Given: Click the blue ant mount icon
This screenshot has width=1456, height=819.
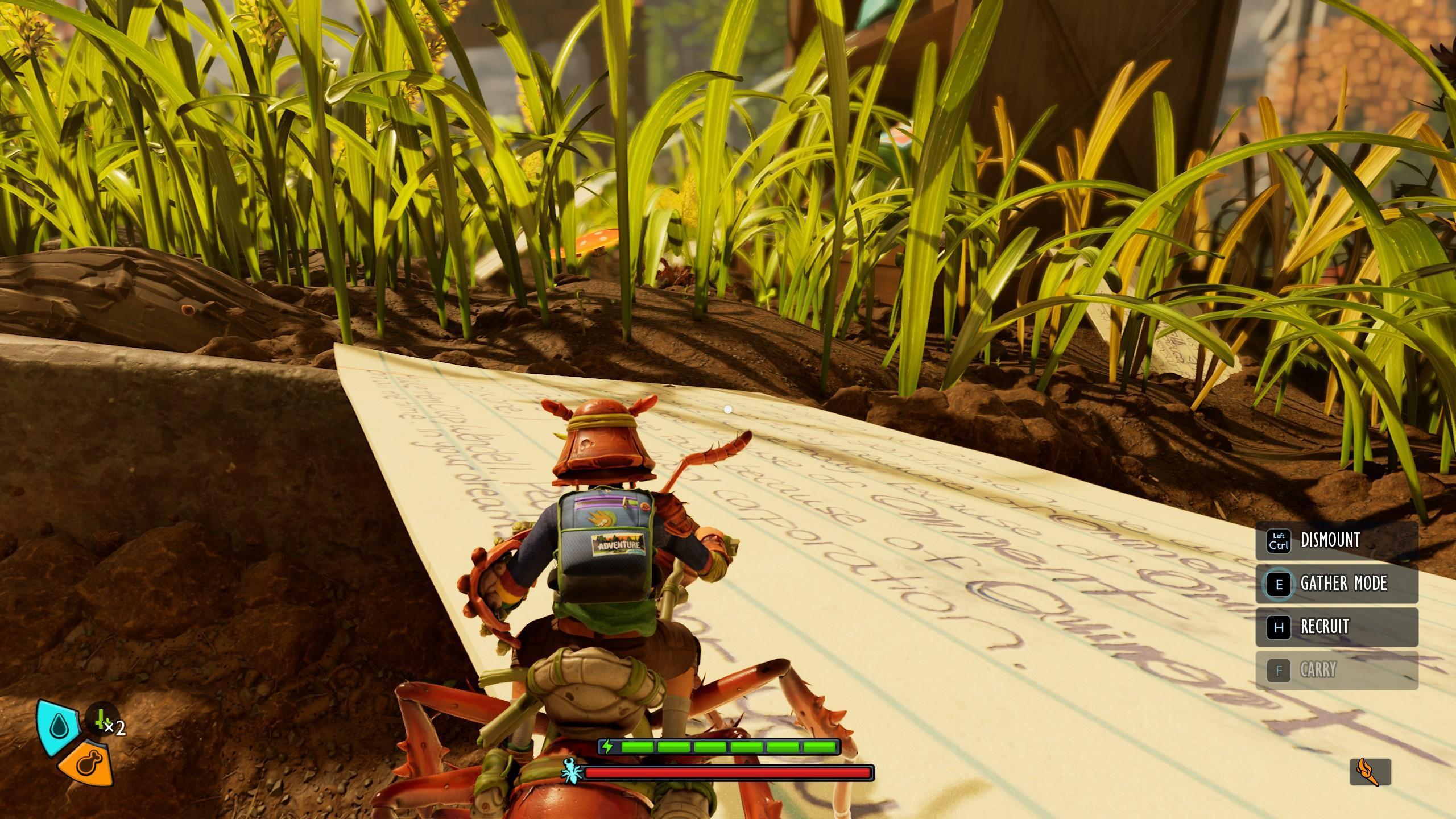Looking at the screenshot, I should point(570,772).
